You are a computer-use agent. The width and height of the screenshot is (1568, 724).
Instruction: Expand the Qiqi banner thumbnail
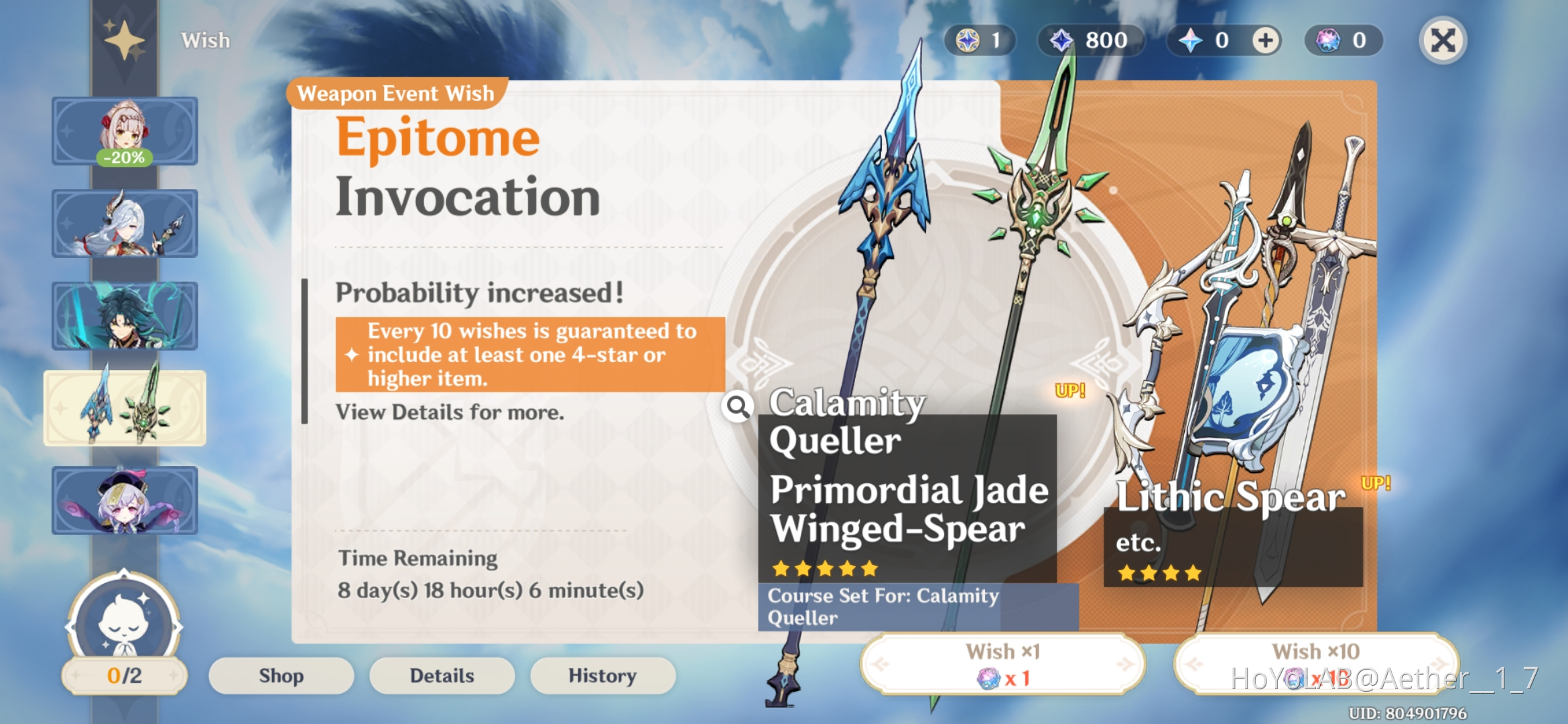pos(125,501)
